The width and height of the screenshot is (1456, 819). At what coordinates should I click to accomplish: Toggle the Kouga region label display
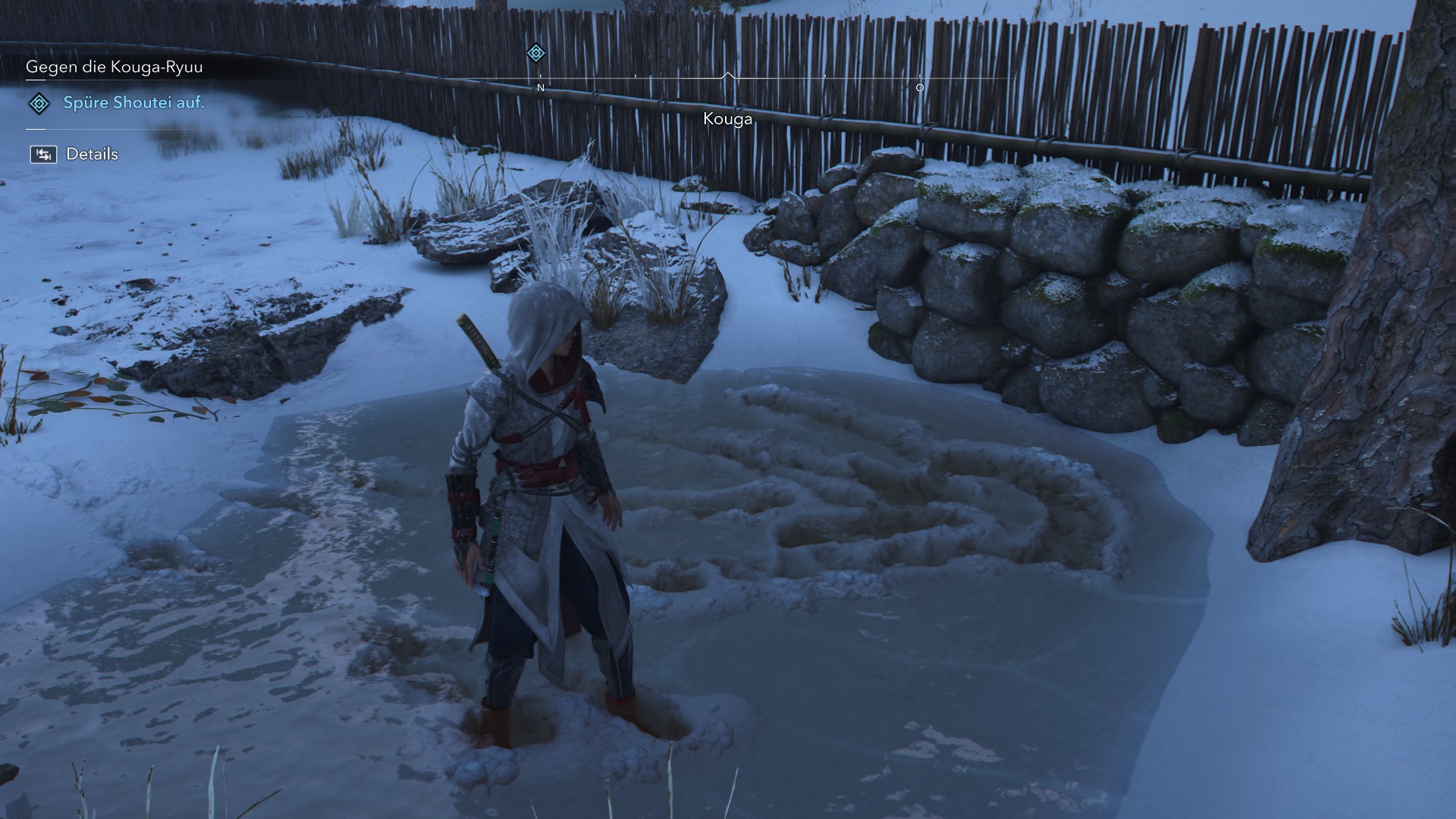(727, 118)
